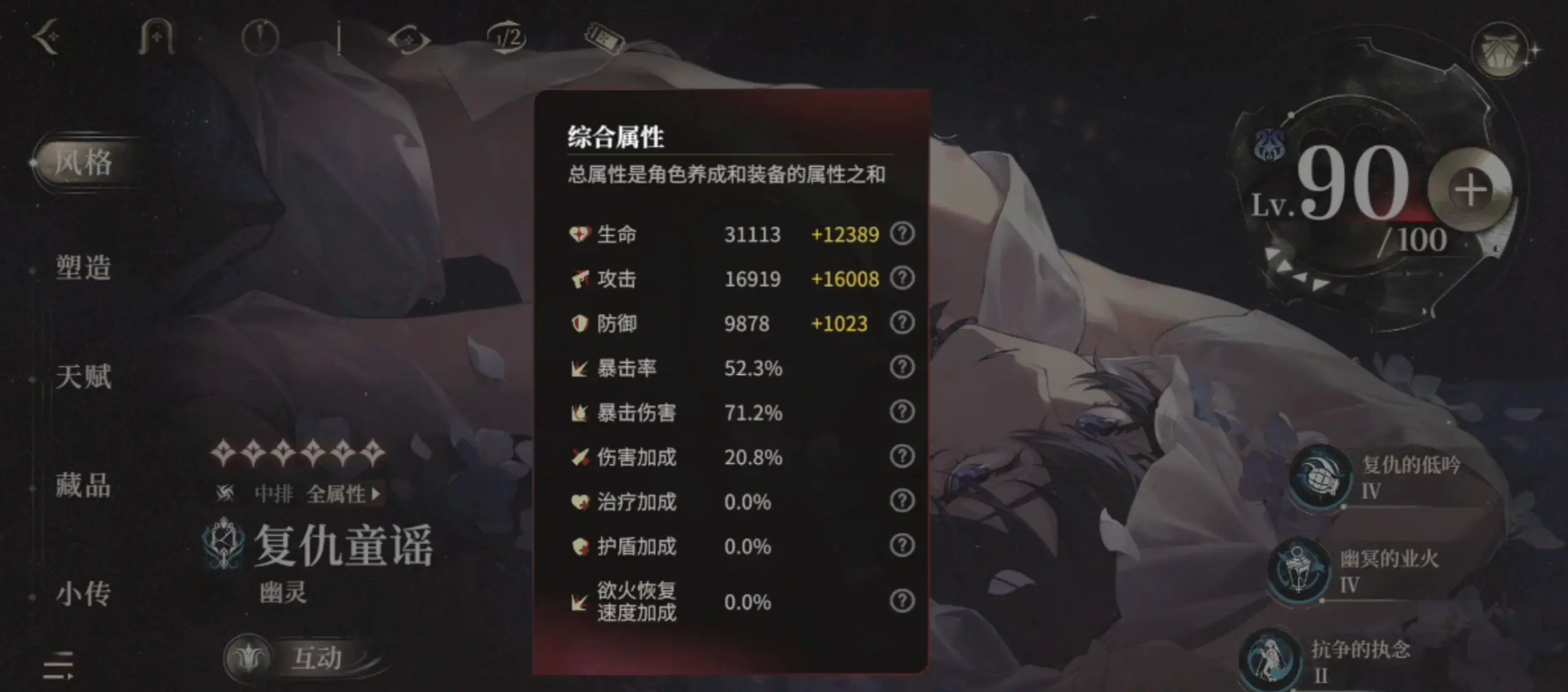Switch to the 塑造 tab
The width and height of the screenshot is (1568, 692).
click(82, 268)
